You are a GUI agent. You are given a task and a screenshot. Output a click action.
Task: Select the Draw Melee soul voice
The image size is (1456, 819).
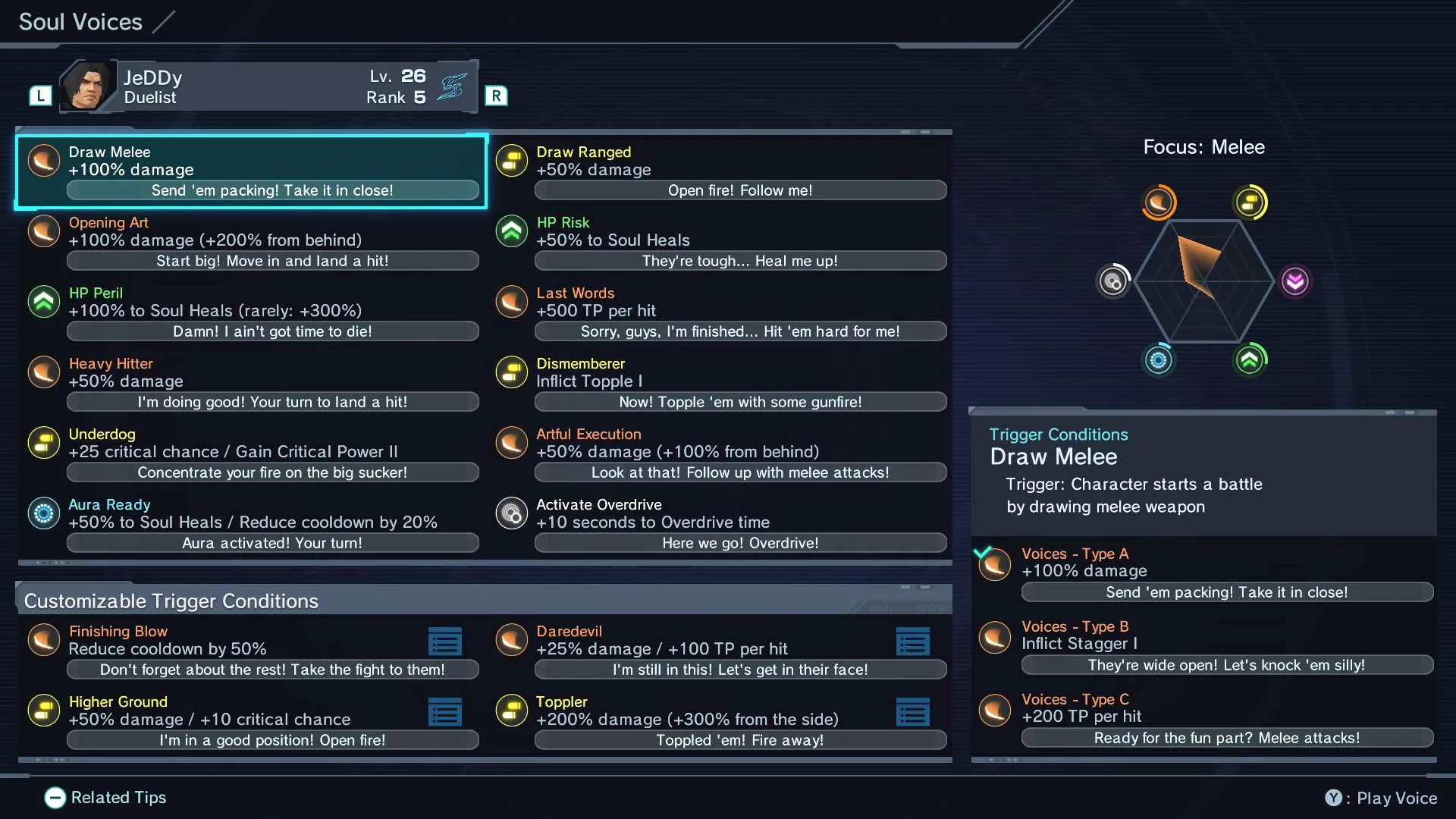pos(250,171)
